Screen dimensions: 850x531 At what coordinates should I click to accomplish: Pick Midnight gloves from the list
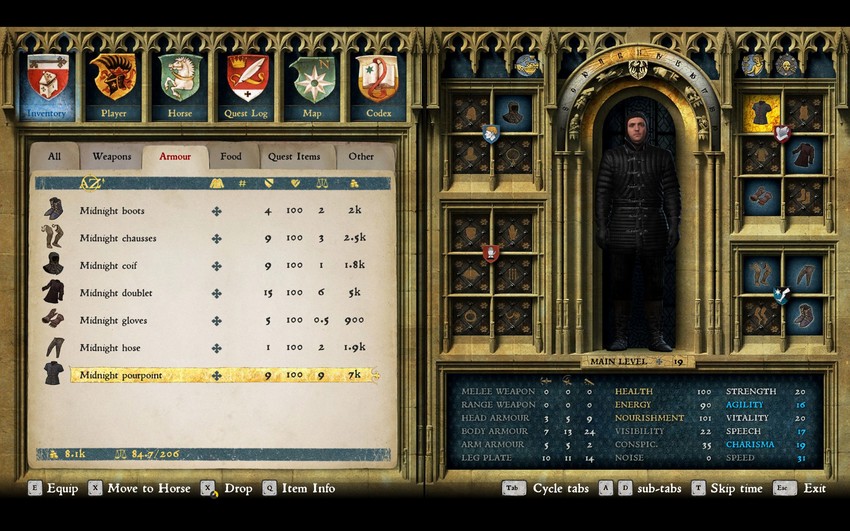[114, 321]
